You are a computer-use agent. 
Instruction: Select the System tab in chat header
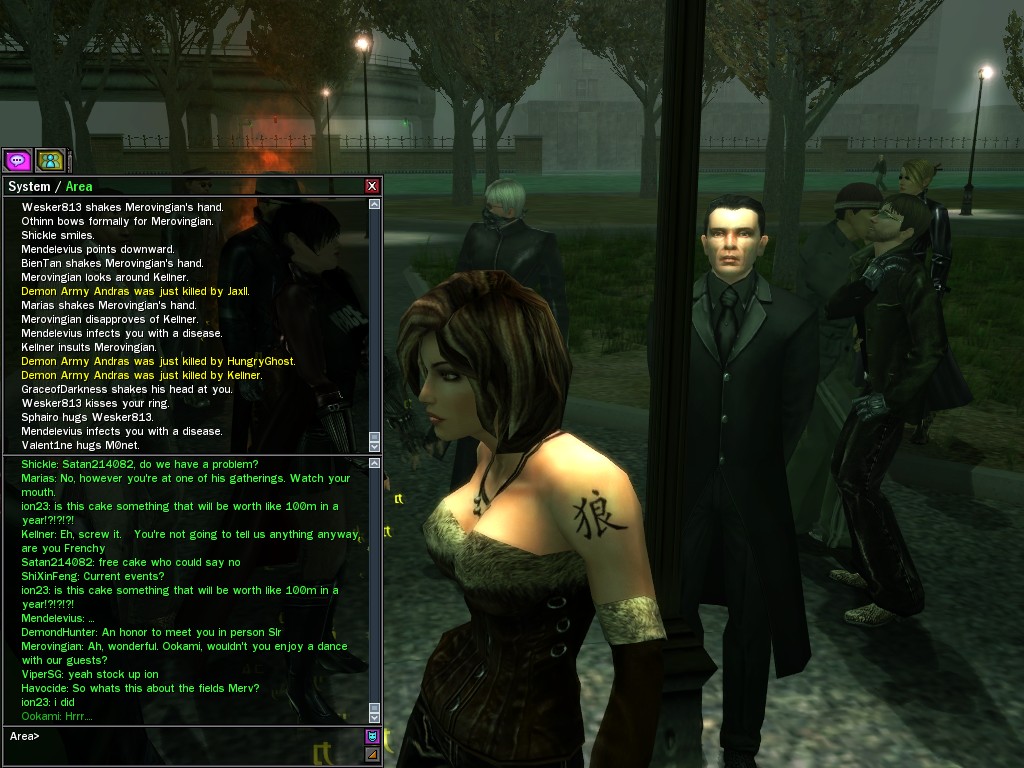pyautogui.click(x=29, y=186)
